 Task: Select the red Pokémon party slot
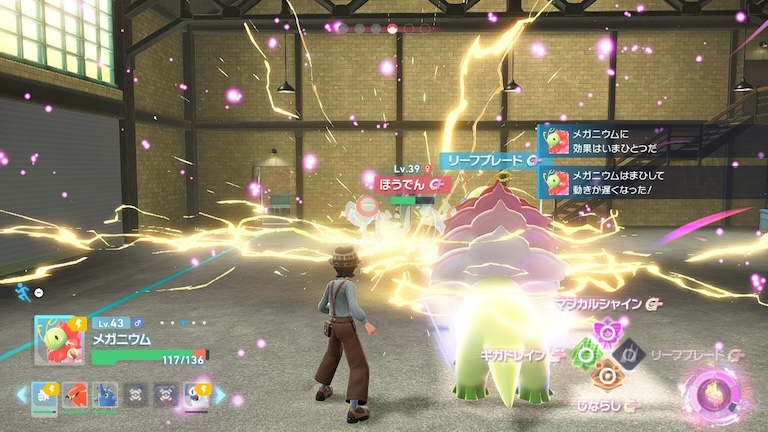click(75, 394)
